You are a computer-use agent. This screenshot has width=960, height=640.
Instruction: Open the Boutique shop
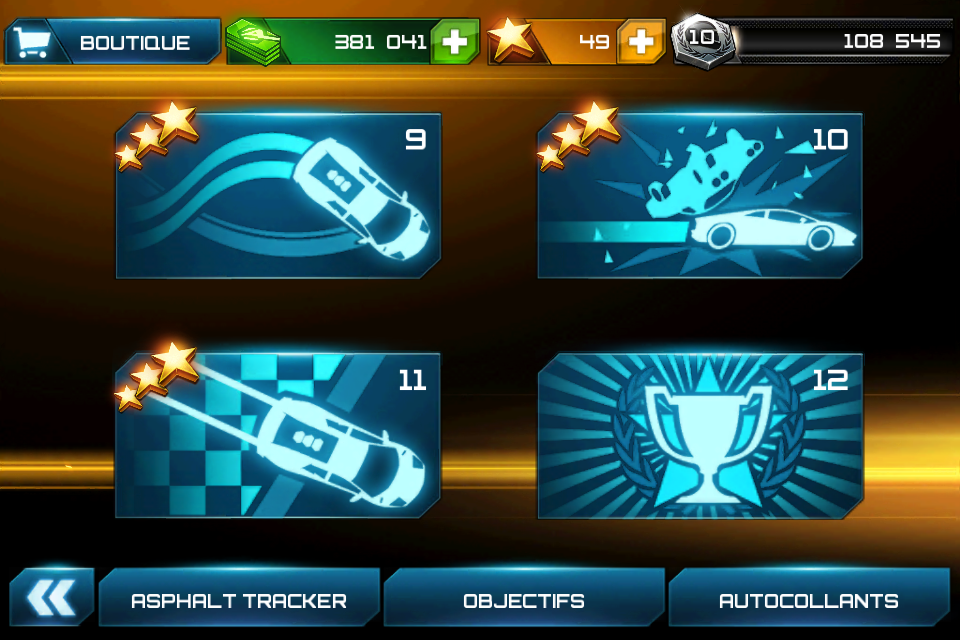click(112, 42)
